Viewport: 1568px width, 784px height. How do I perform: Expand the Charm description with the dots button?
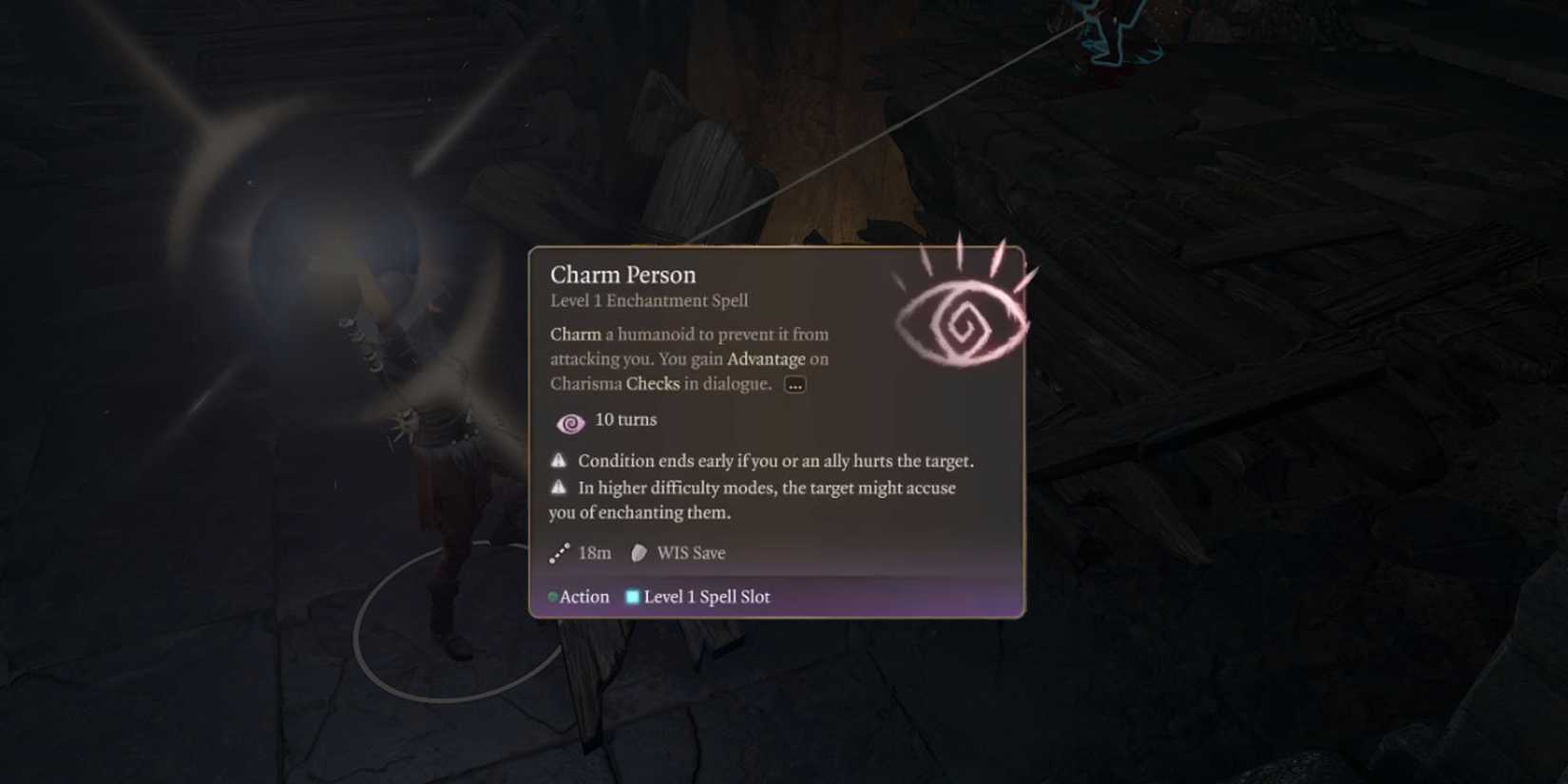pyautogui.click(x=794, y=384)
